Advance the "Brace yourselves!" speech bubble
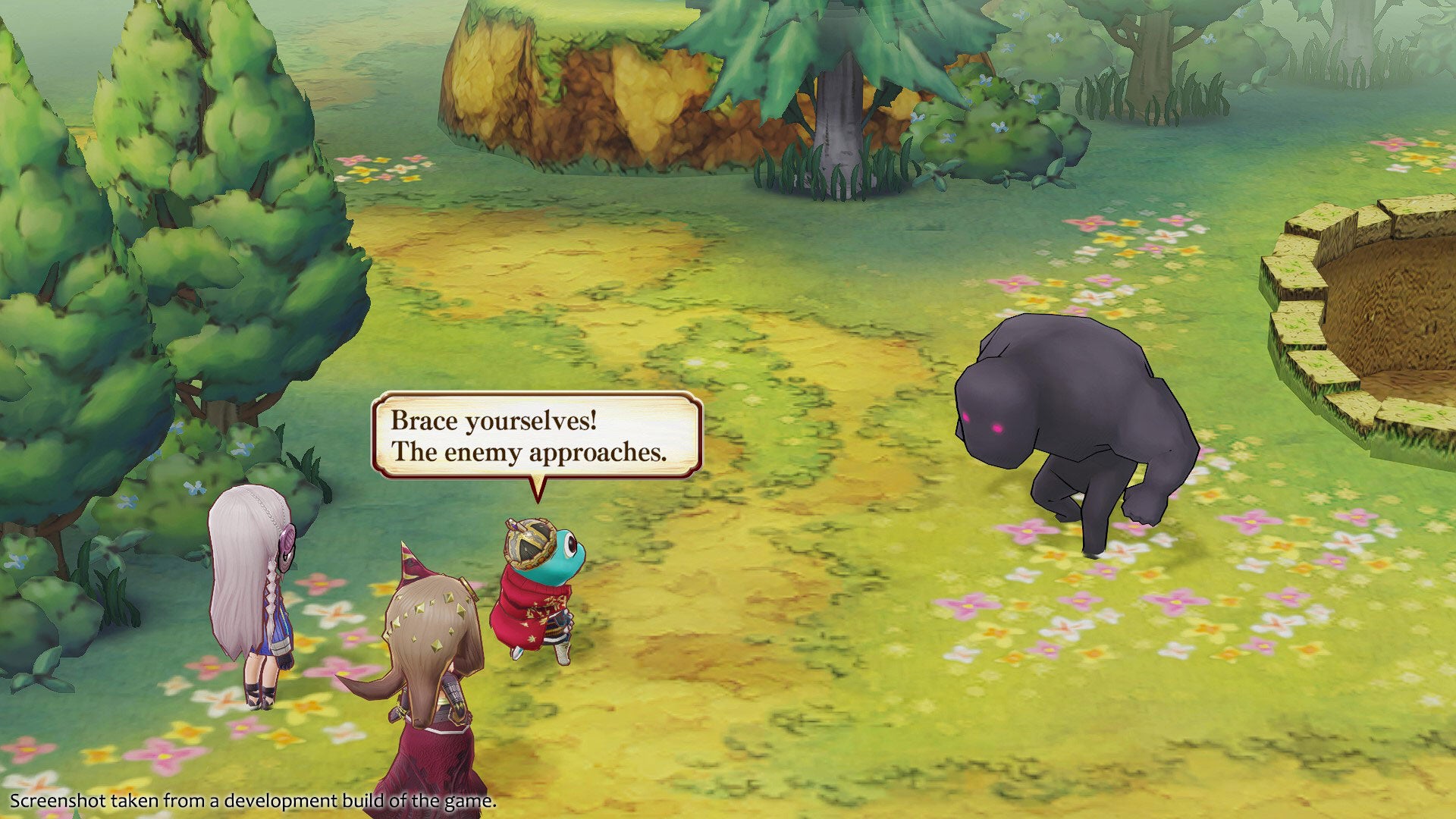Screen dimensions: 1456x819 click(x=536, y=436)
